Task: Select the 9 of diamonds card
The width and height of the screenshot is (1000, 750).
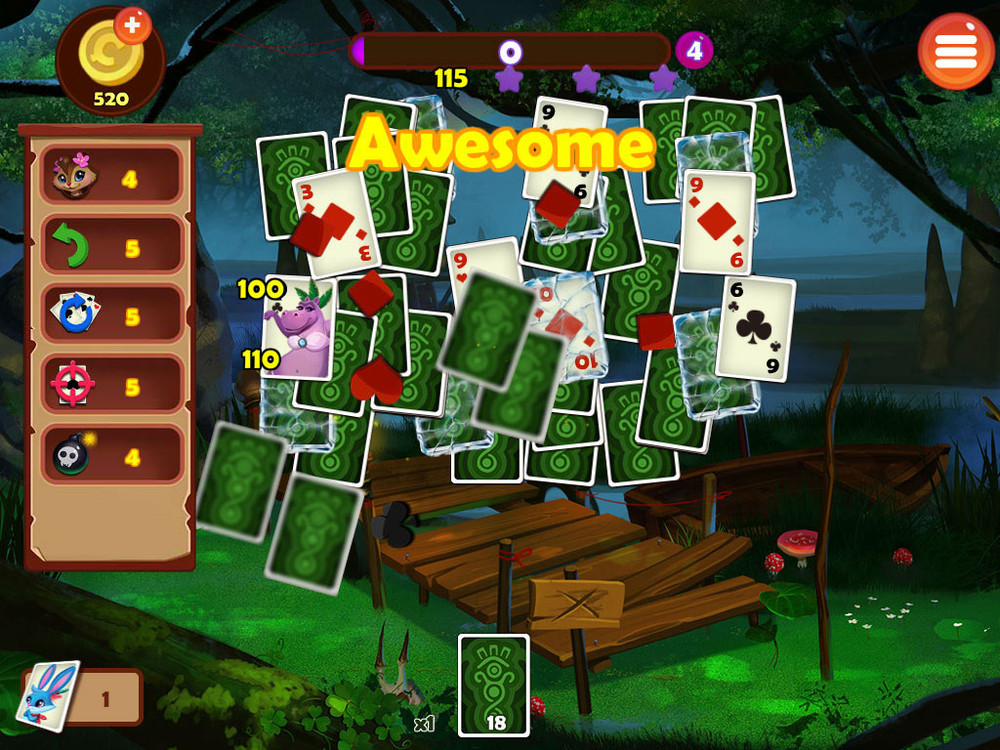Action: coord(717,222)
